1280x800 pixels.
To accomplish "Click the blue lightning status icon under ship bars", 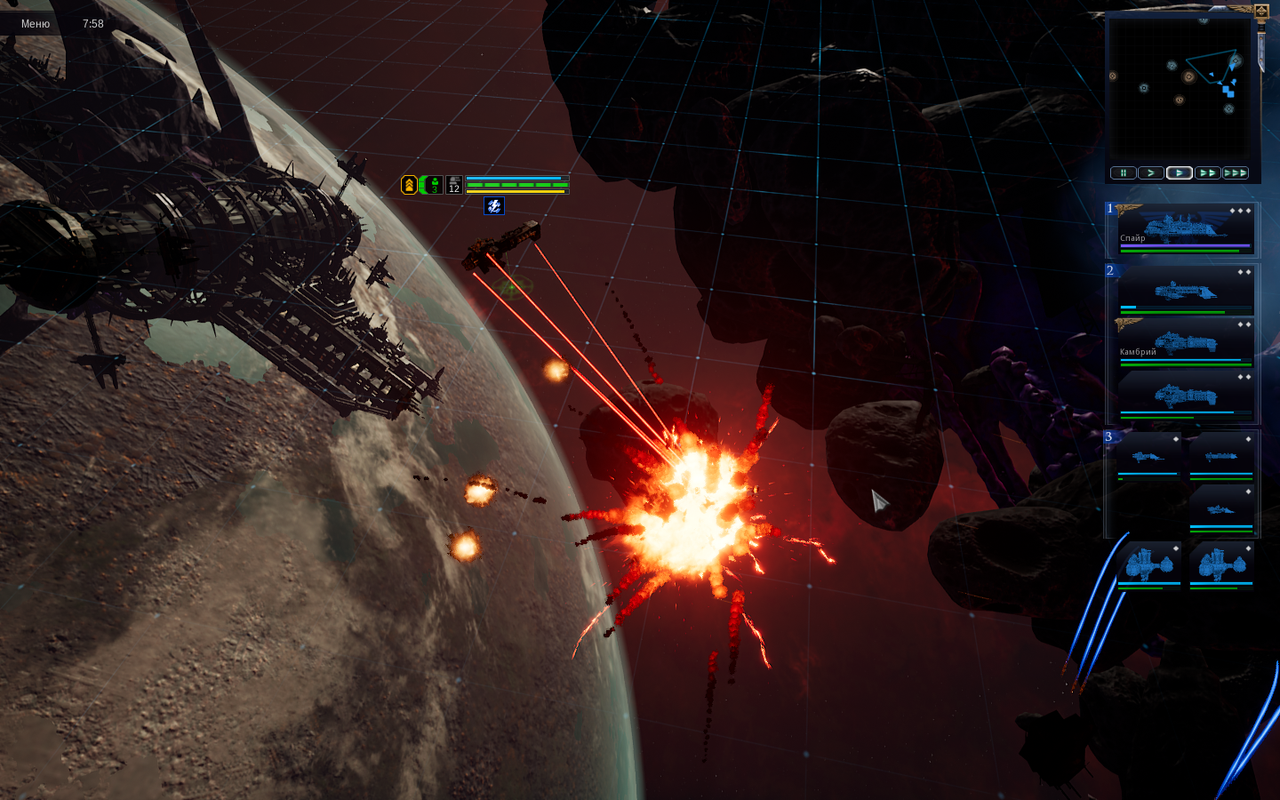I will (494, 206).
